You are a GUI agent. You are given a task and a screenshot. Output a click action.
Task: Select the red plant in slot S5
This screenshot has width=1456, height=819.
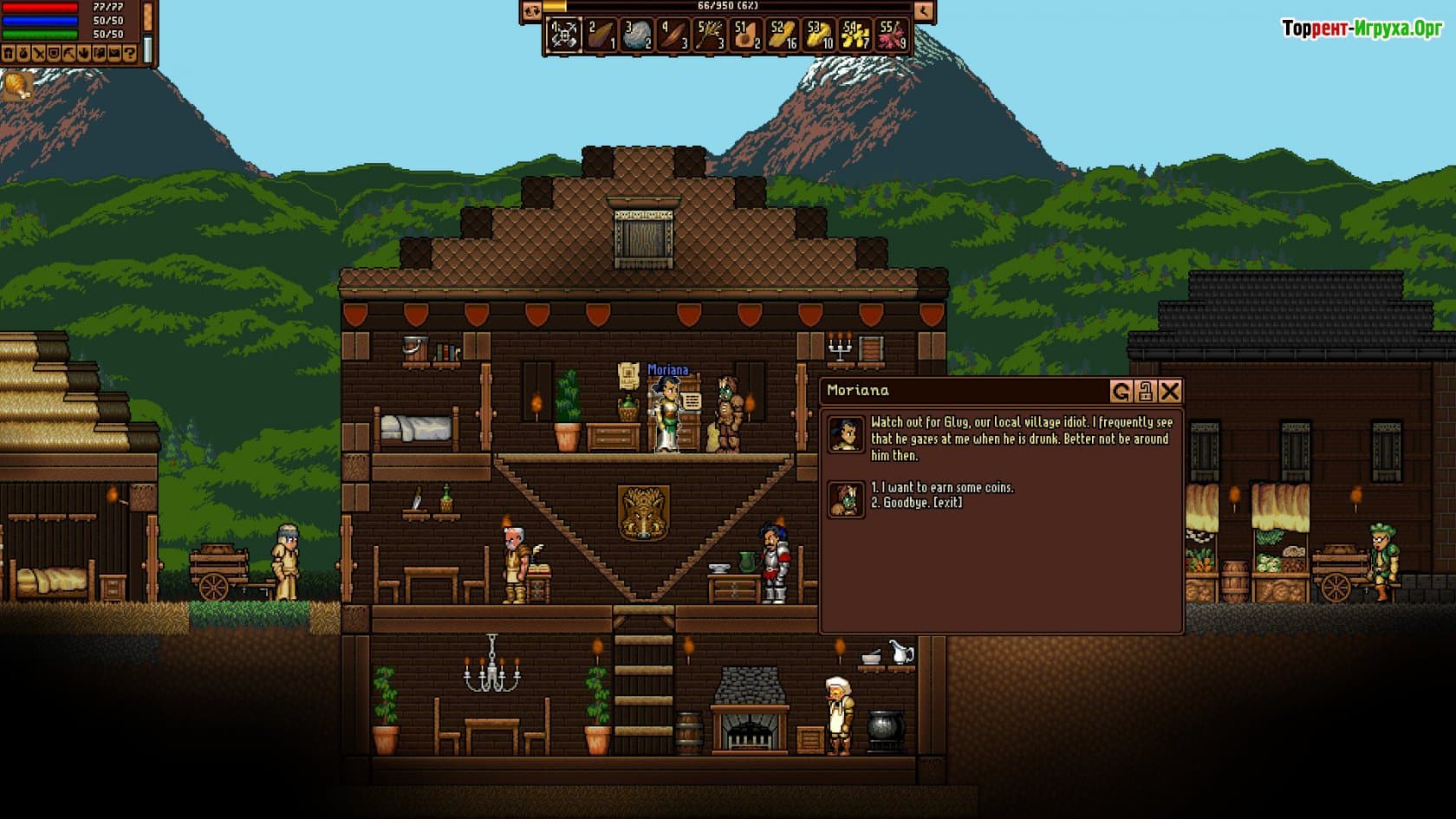[x=892, y=36]
